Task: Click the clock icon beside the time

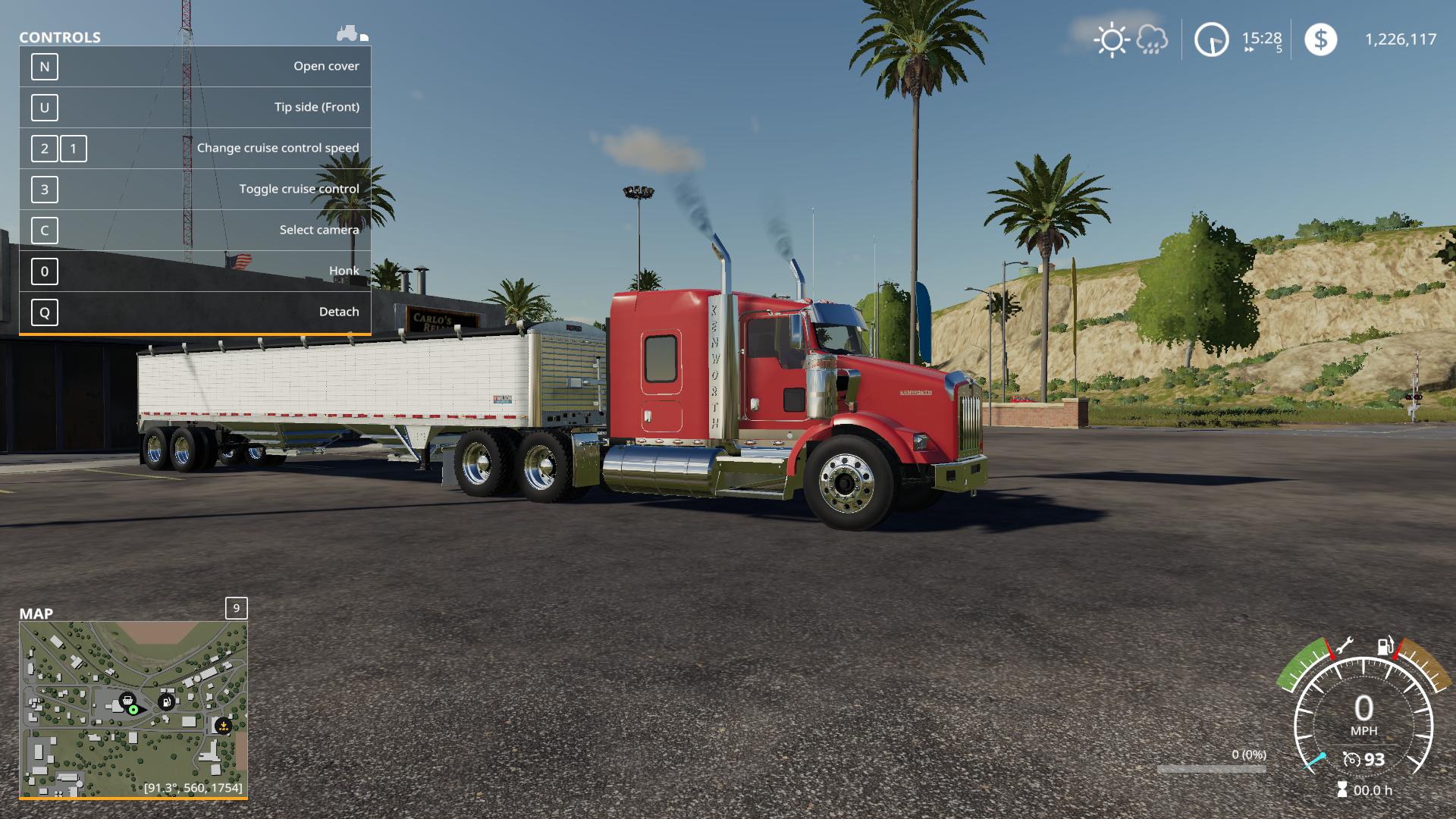Action: click(x=1211, y=39)
